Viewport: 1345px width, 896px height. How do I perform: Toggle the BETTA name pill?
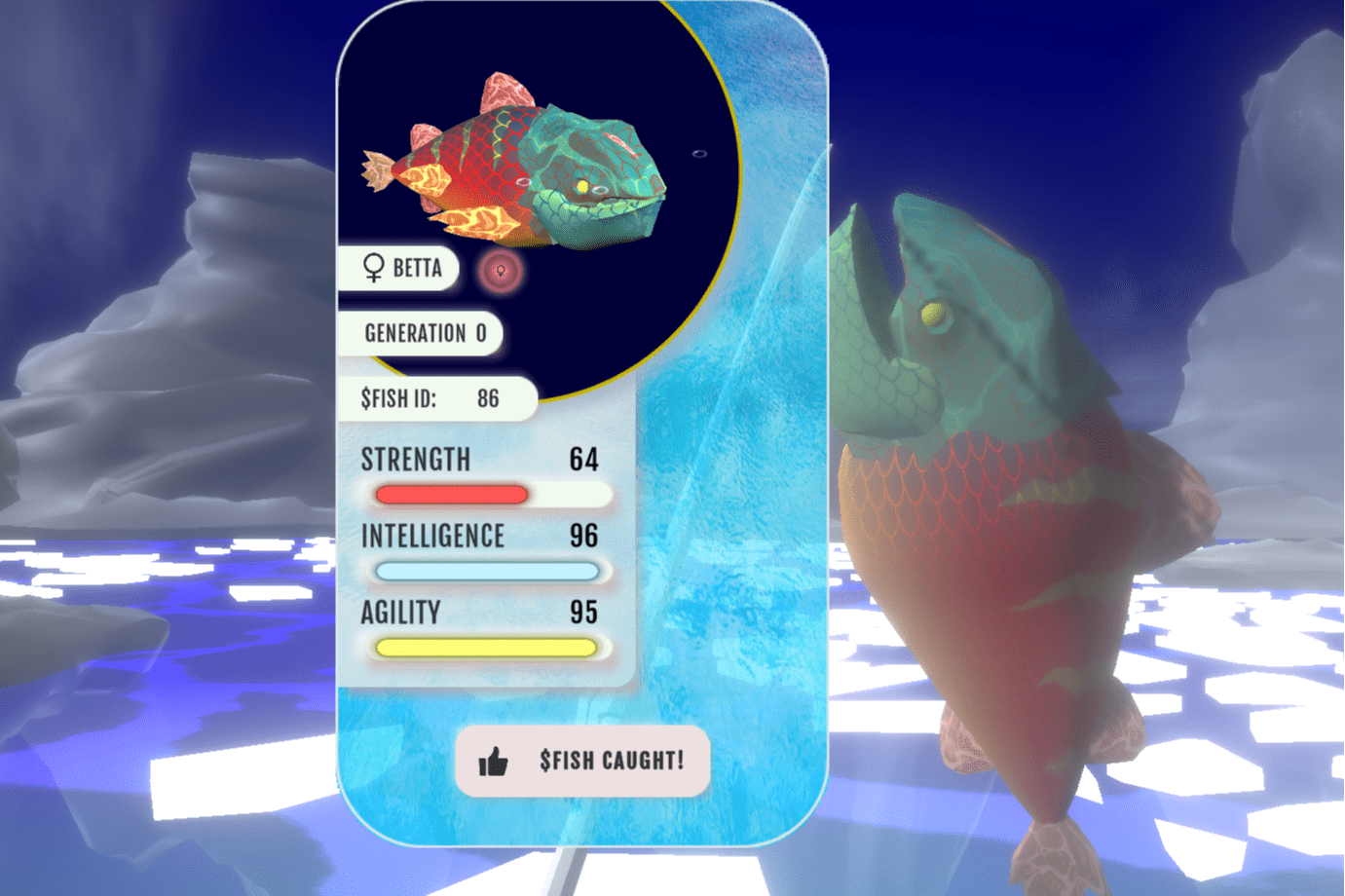[399, 269]
